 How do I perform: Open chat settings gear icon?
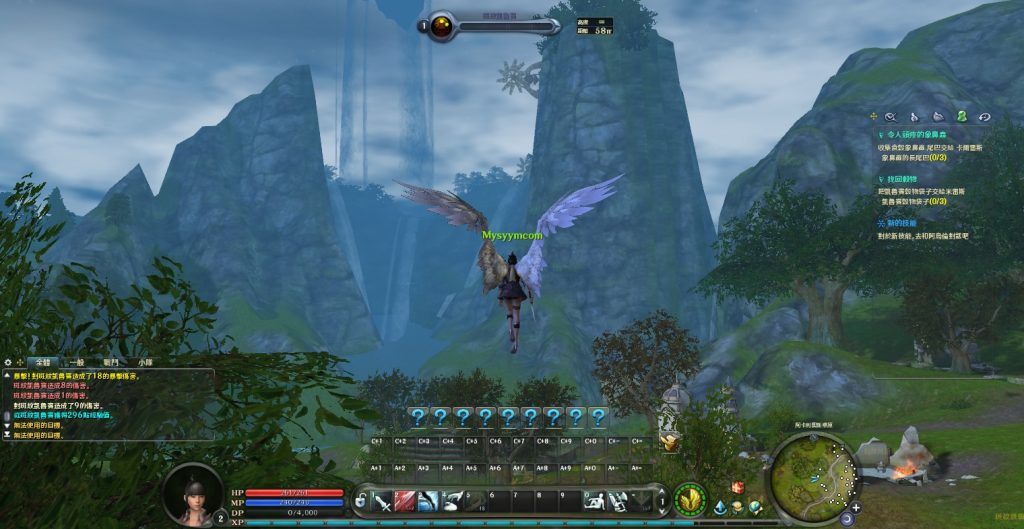click(8, 362)
